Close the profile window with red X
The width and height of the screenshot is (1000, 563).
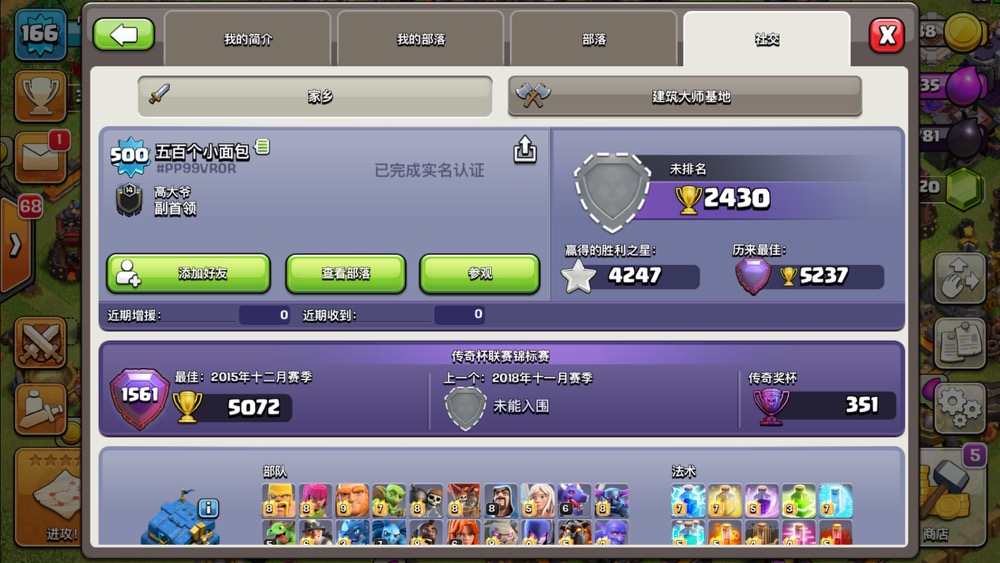pos(886,36)
